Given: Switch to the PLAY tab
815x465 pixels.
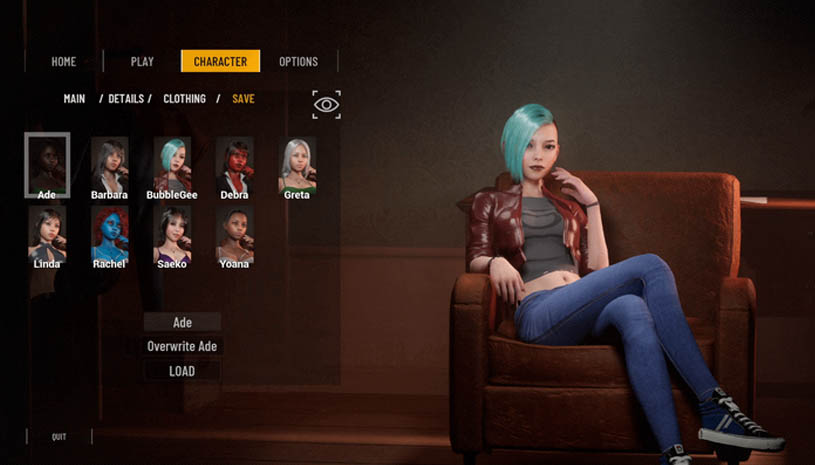Looking at the screenshot, I should click(x=142, y=61).
